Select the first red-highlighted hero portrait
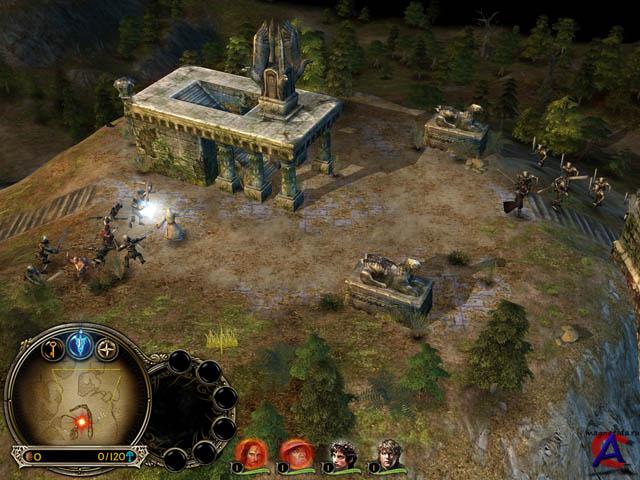 click(251, 453)
